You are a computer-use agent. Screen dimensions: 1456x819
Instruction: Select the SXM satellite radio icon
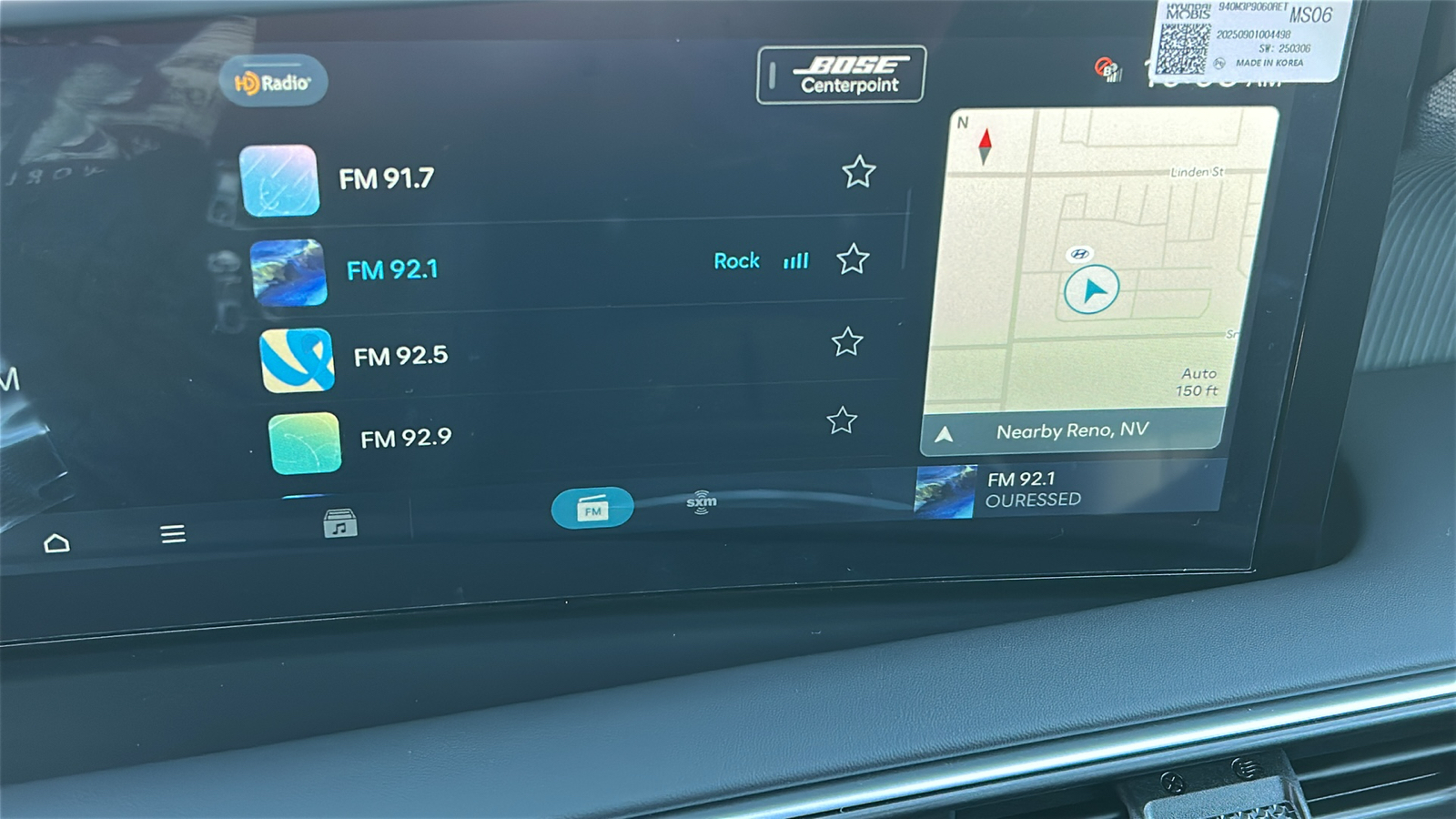pos(700,503)
